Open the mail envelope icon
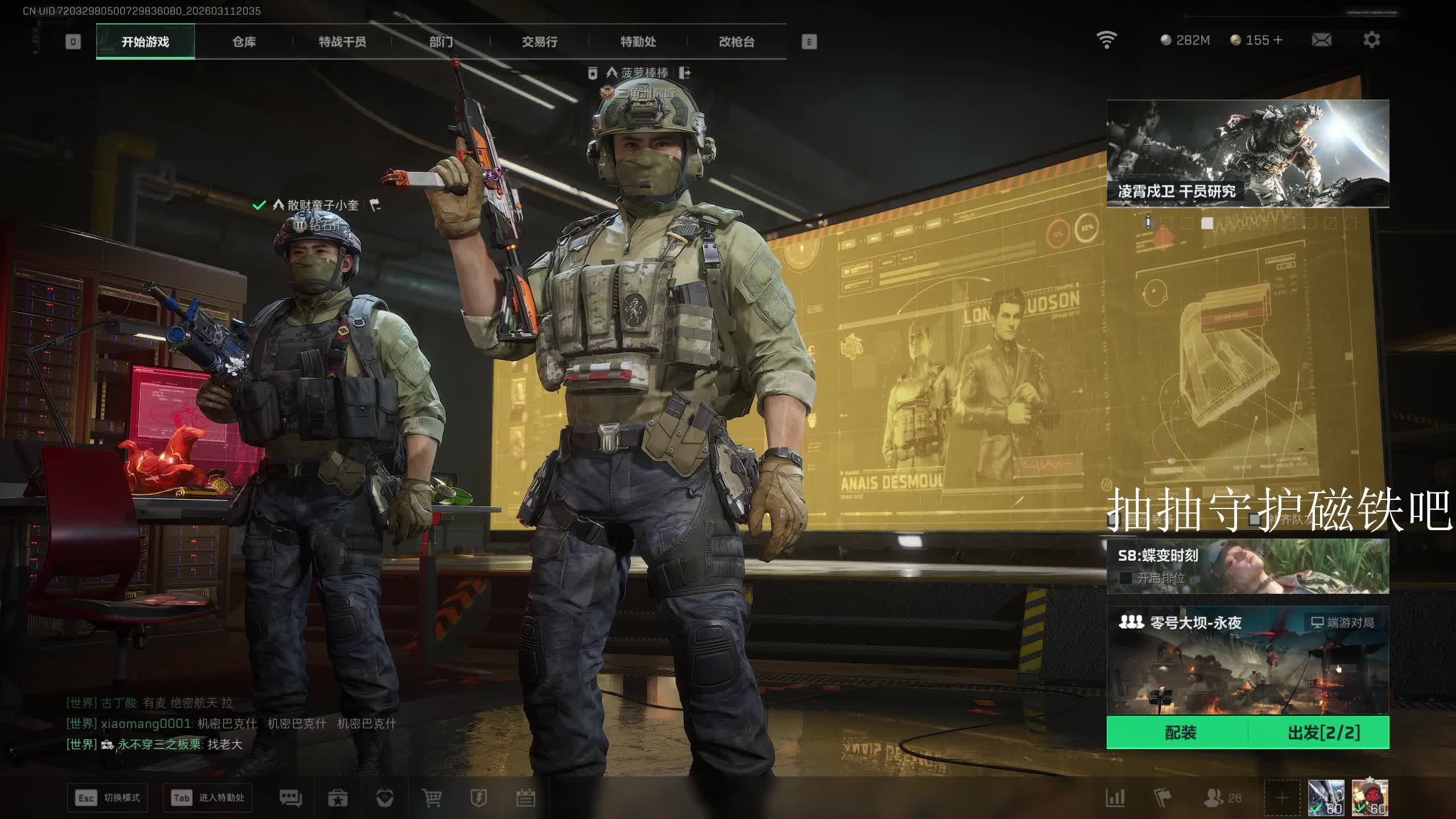Image resolution: width=1456 pixels, height=819 pixels. coord(1321,40)
